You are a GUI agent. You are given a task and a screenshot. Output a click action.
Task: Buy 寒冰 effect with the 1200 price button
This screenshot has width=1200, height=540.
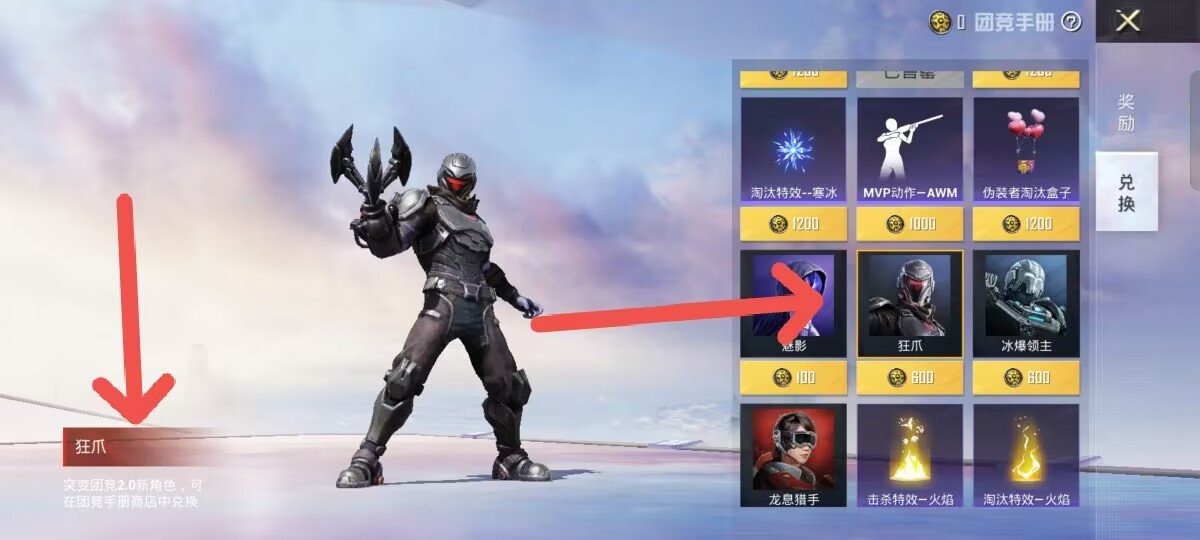click(x=793, y=224)
